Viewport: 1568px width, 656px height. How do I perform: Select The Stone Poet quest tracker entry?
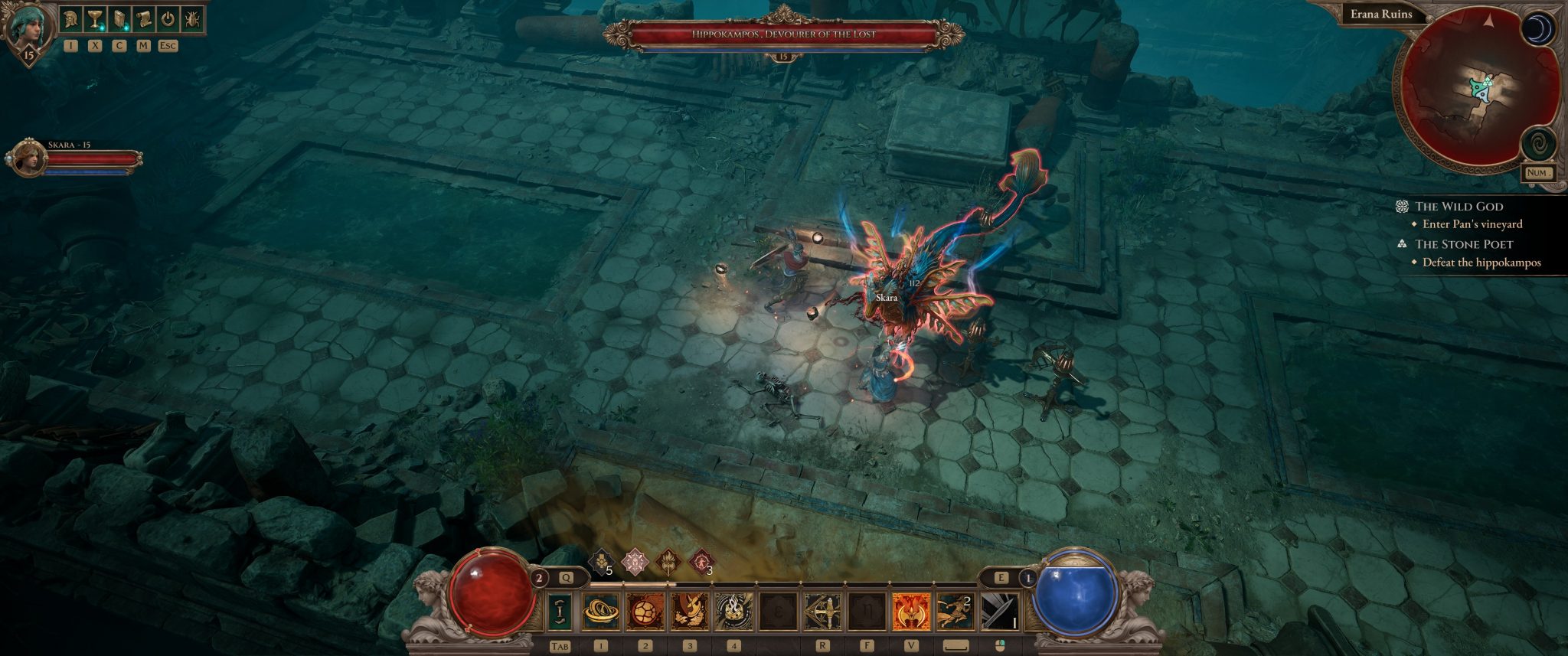pyautogui.click(x=1463, y=244)
